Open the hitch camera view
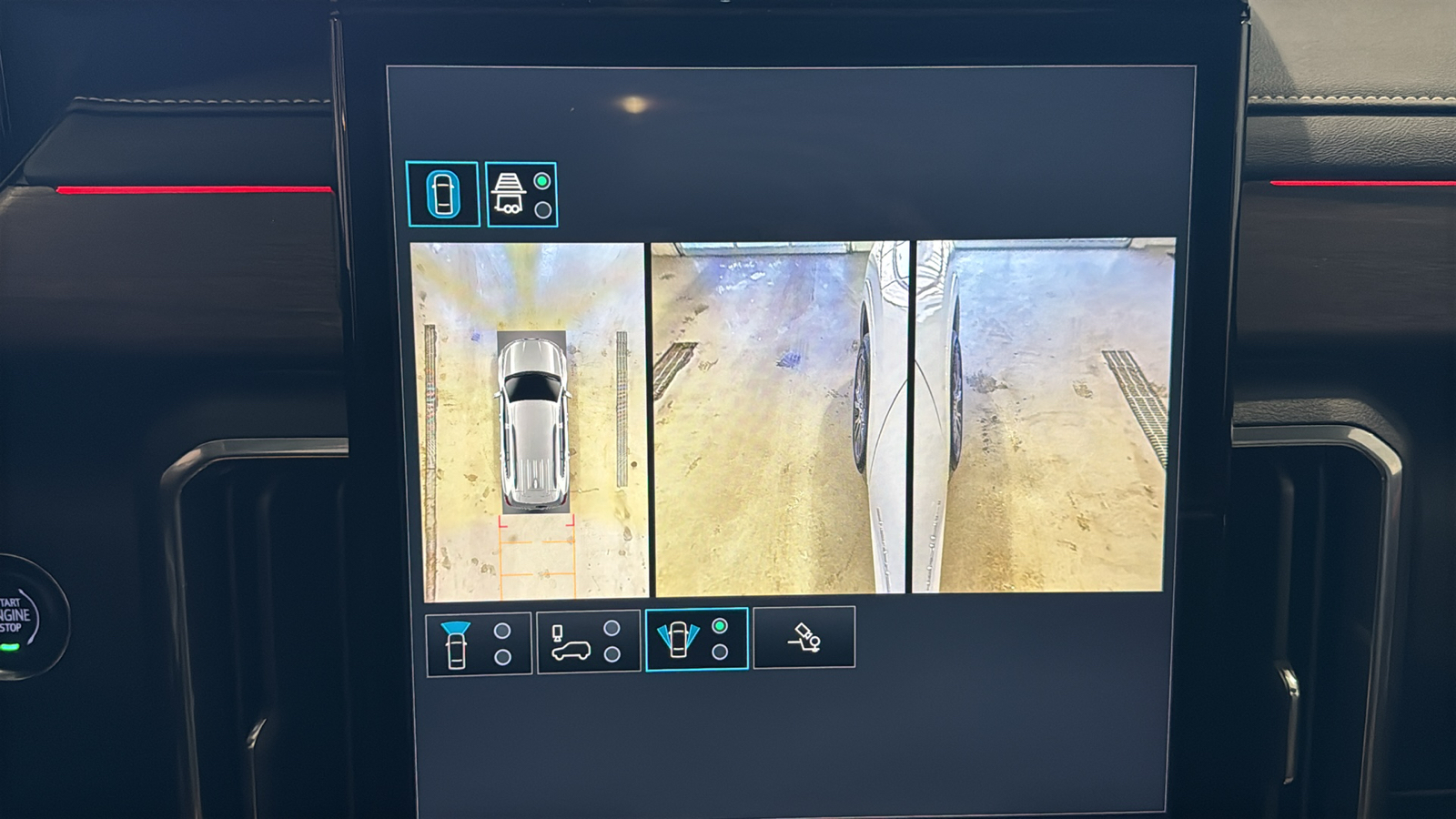Viewport: 1456px width, 819px height. click(x=804, y=638)
